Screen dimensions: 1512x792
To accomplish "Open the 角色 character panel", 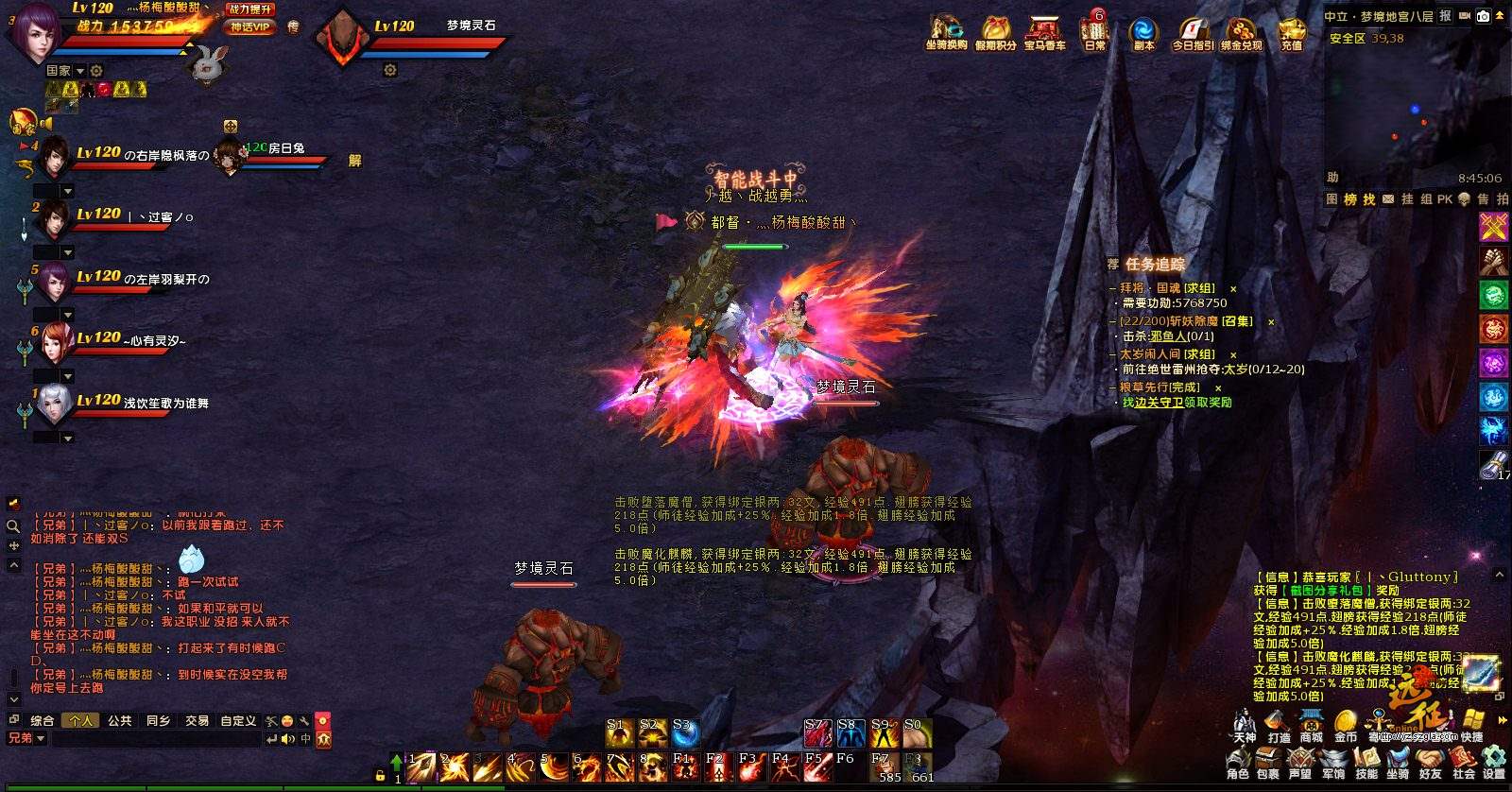I will (x=1237, y=762).
